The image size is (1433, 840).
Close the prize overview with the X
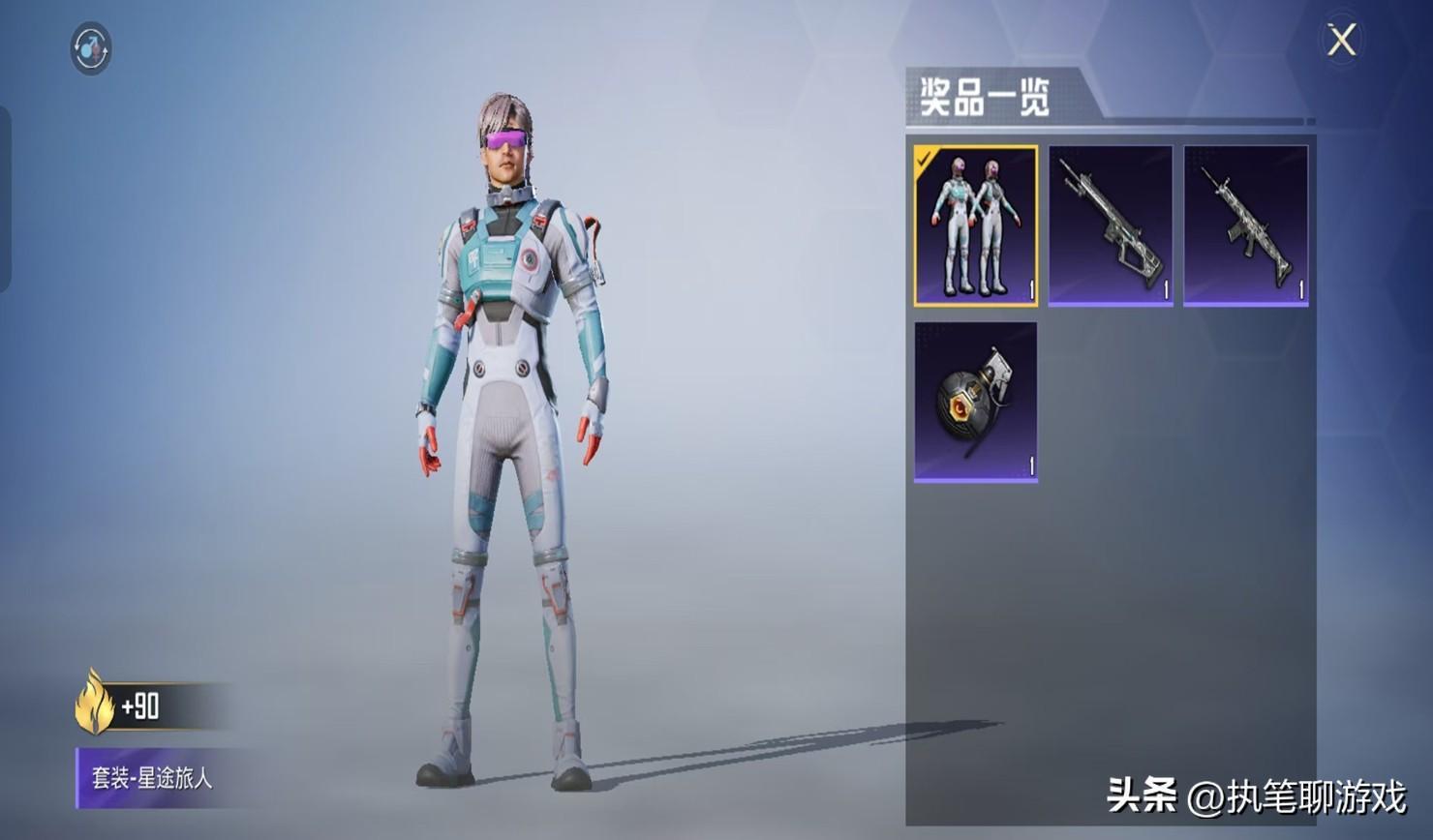pos(1341,41)
